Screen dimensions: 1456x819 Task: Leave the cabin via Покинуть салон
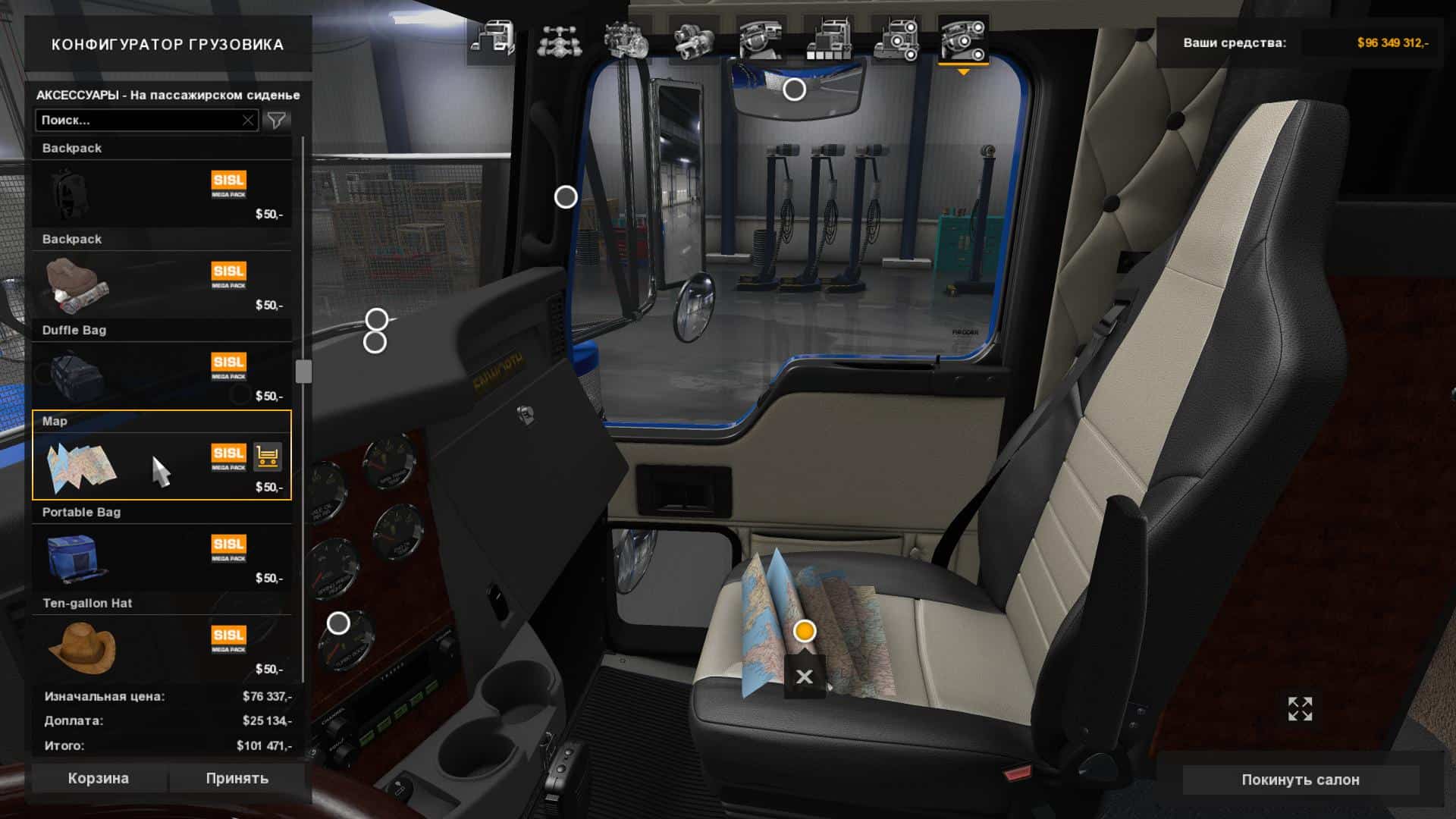tap(1300, 780)
